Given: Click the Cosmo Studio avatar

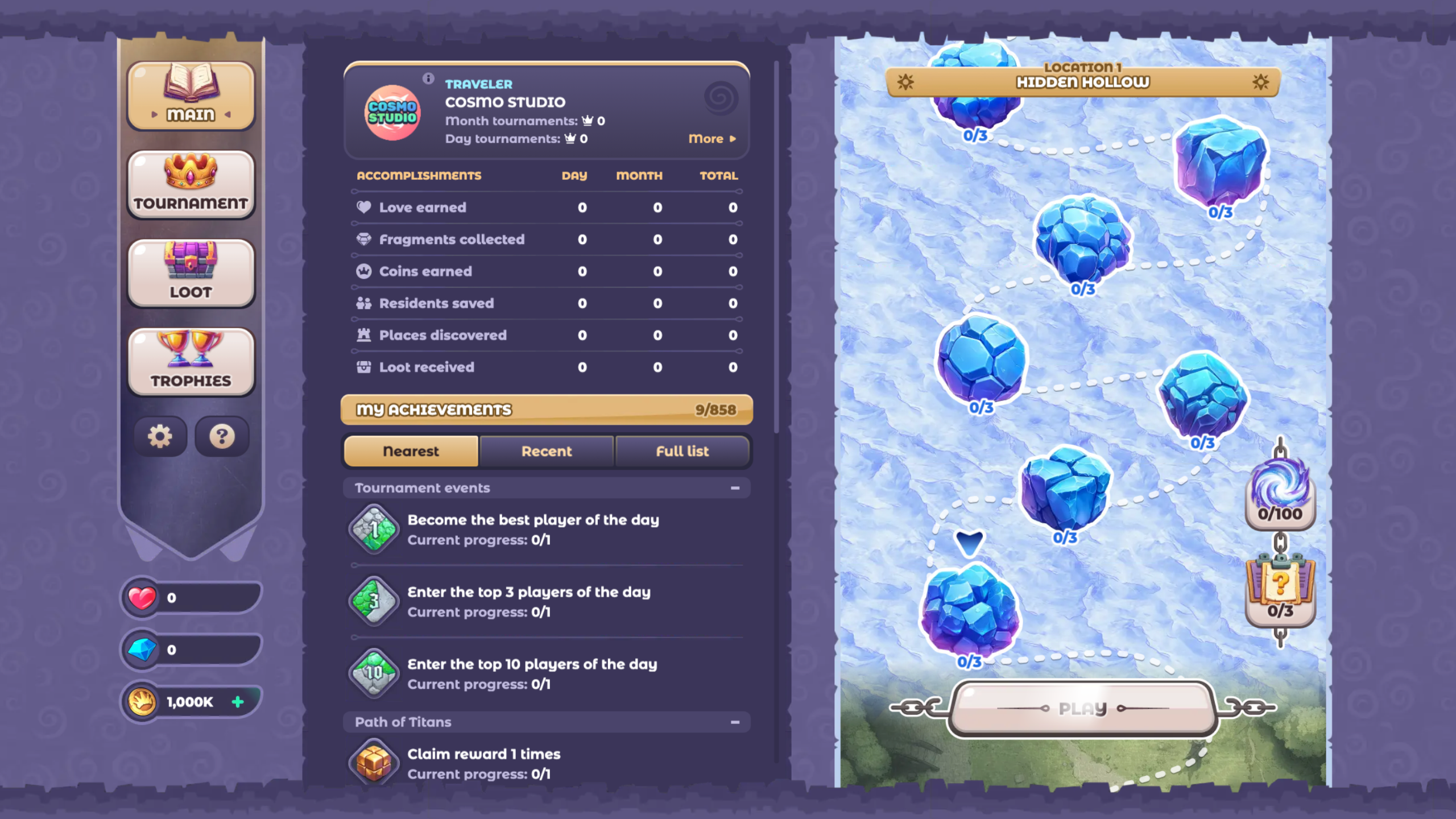Looking at the screenshot, I should point(391,112).
